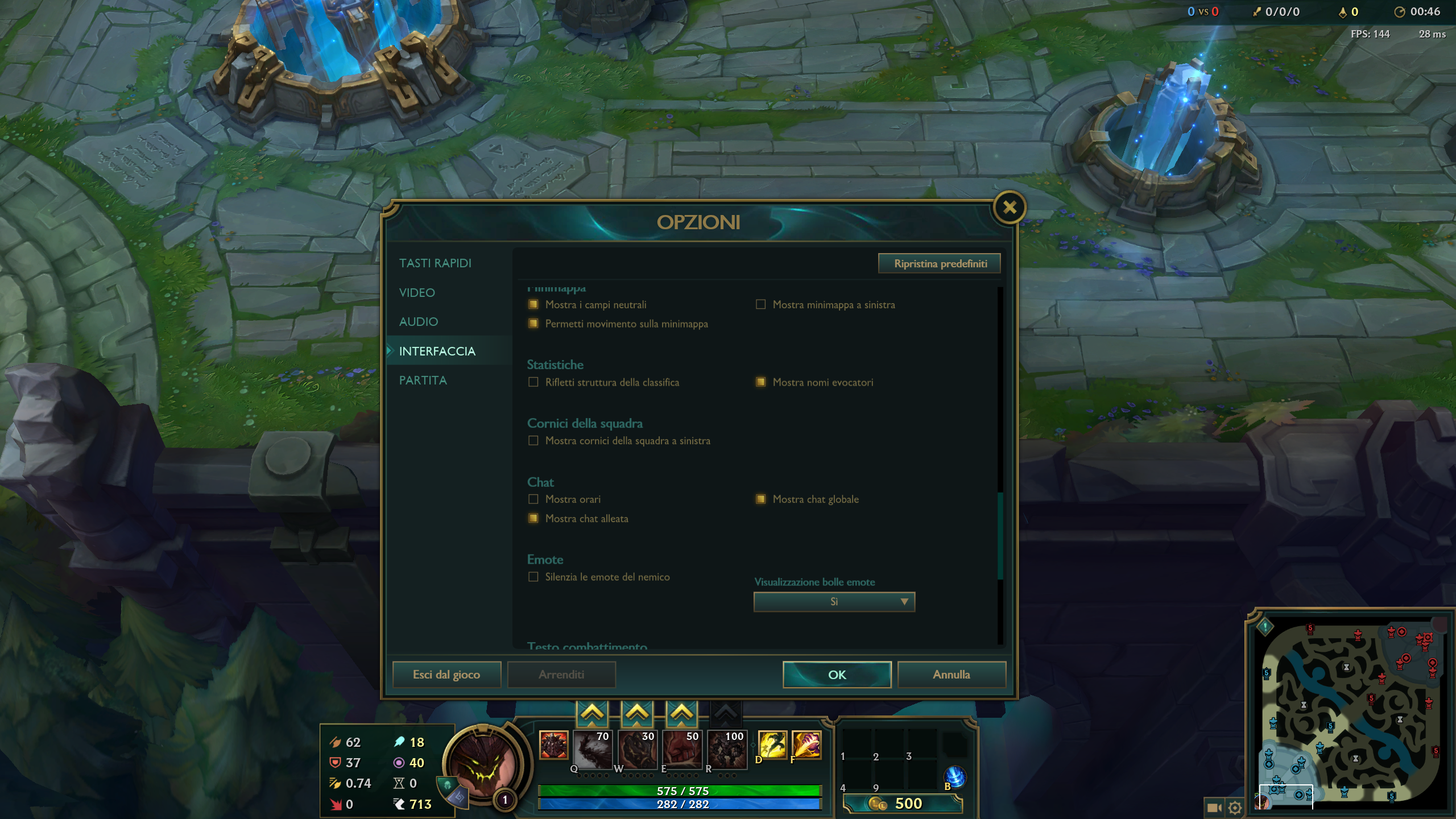Toggle Permetti movimento sulla minimappa
The width and height of the screenshot is (1456, 819).
click(533, 324)
